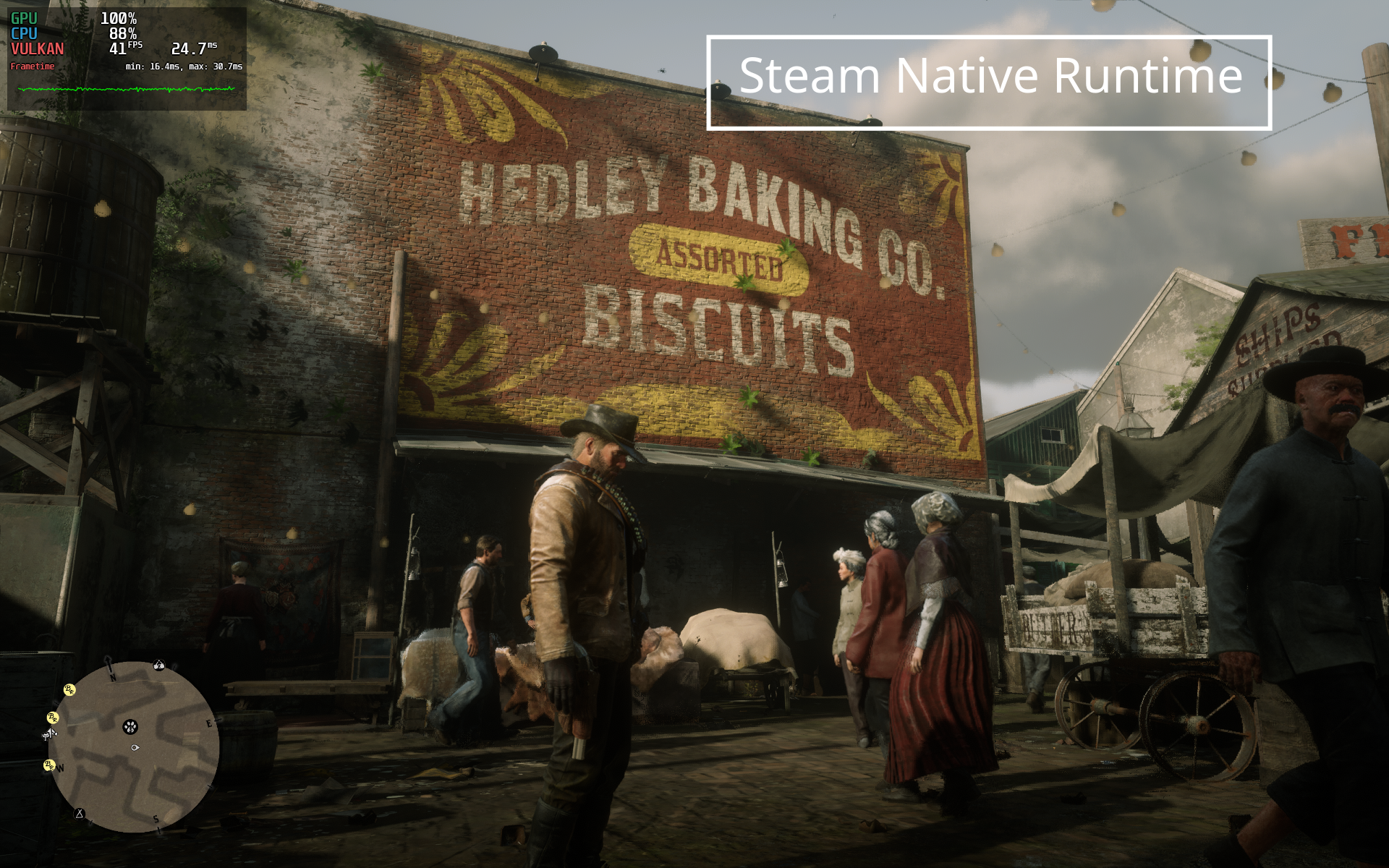The width and height of the screenshot is (1389, 868).
Task: Select the topmost yellow shop icon on the minimap
Action: click(69, 689)
